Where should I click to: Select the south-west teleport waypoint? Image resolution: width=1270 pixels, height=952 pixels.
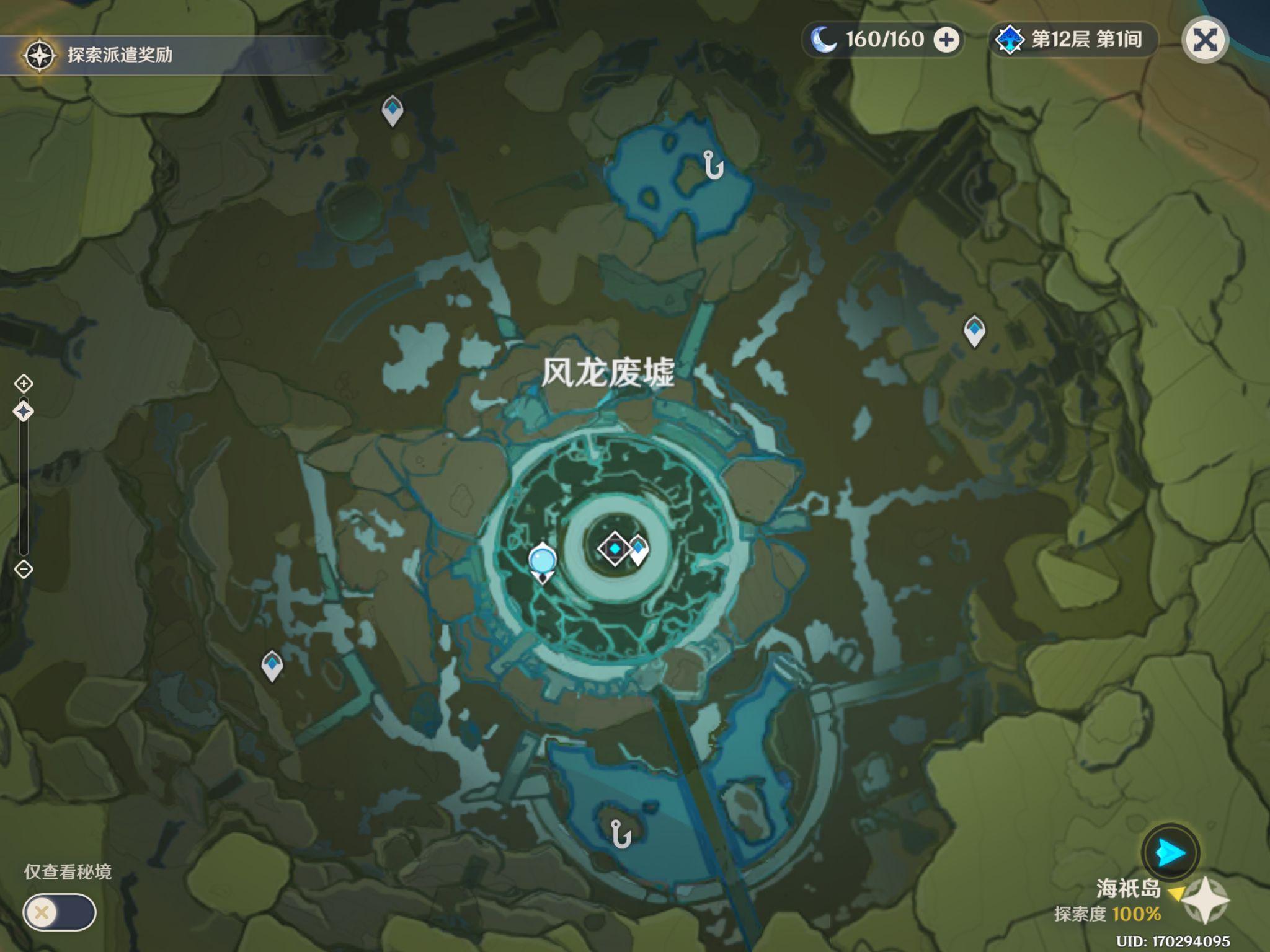click(x=272, y=666)
